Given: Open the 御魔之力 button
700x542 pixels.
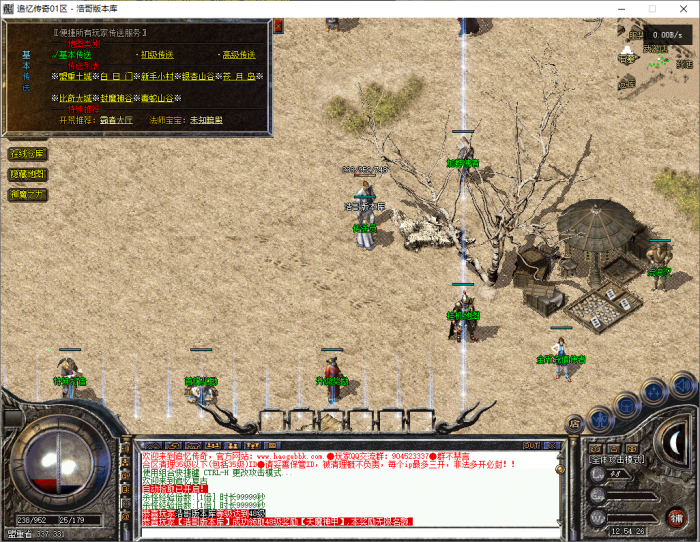Looking at the screenshot, I should tap(27, 194).
